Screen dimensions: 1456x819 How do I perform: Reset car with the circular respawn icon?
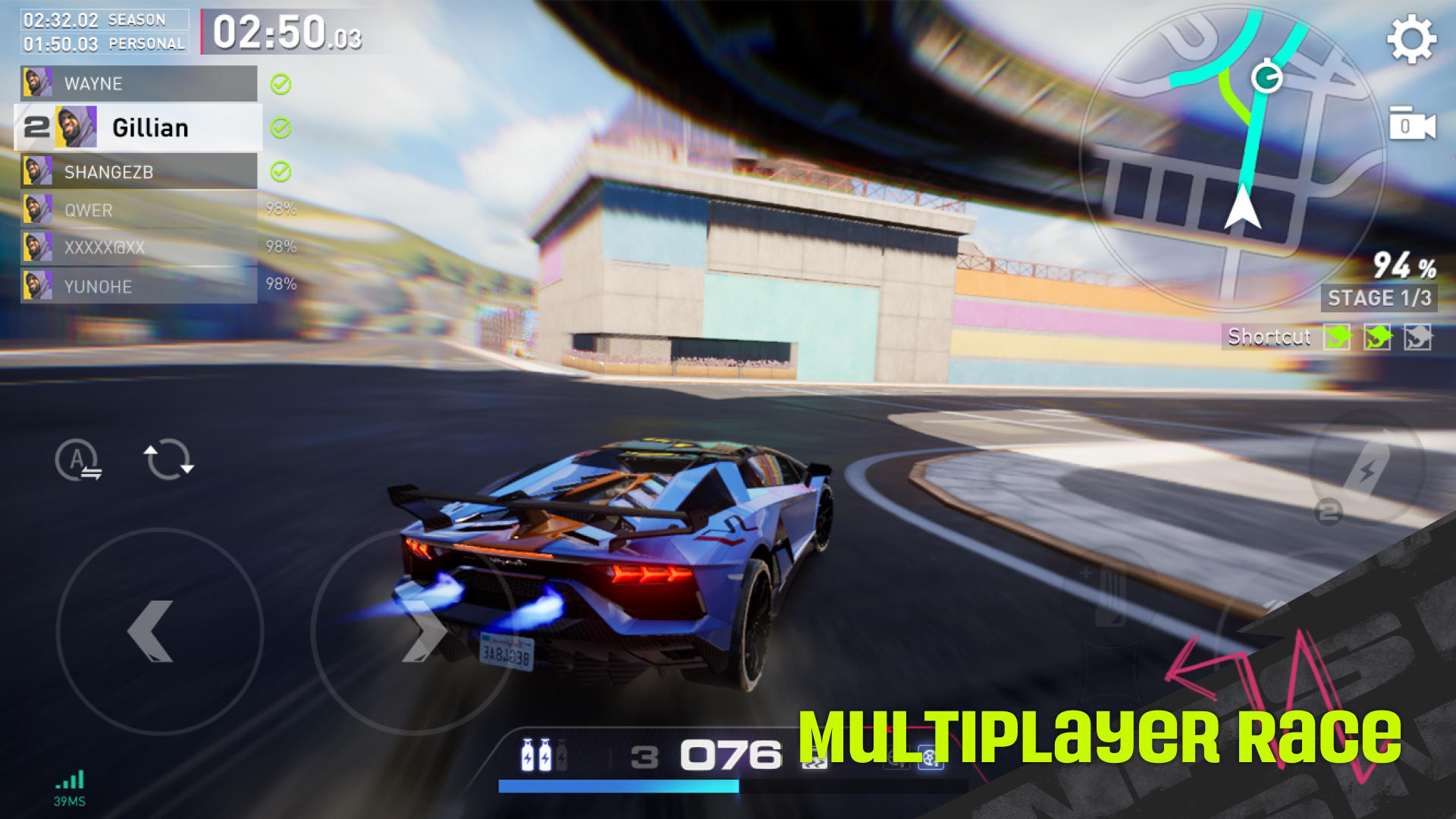click(168, 460)
